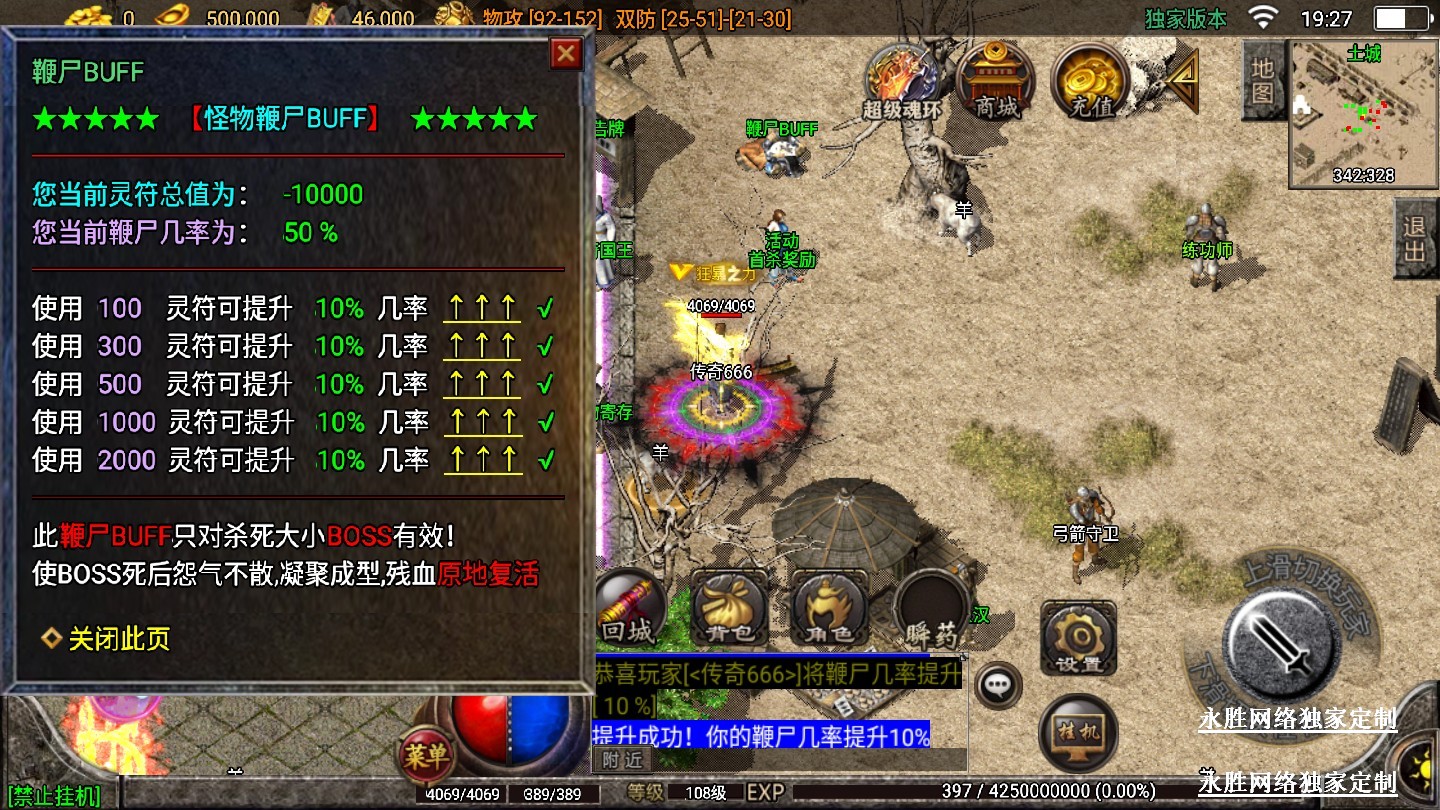This screenshot has height=810, width=1440.
Task: Close the 鞭尸BUFF panel with red X
Action: 566,54
